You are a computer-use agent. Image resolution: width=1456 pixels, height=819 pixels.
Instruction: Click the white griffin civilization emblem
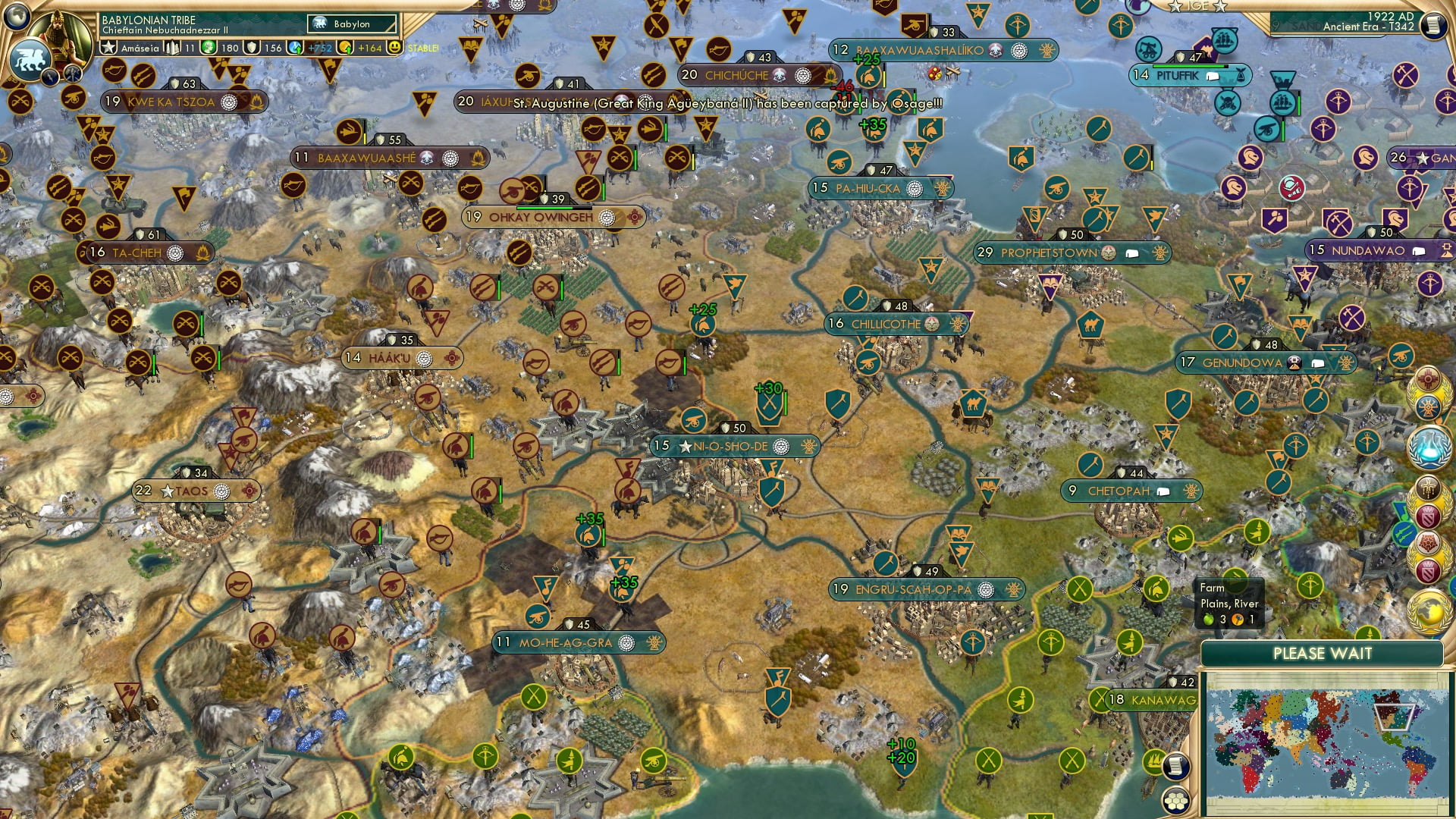[29, 61]
